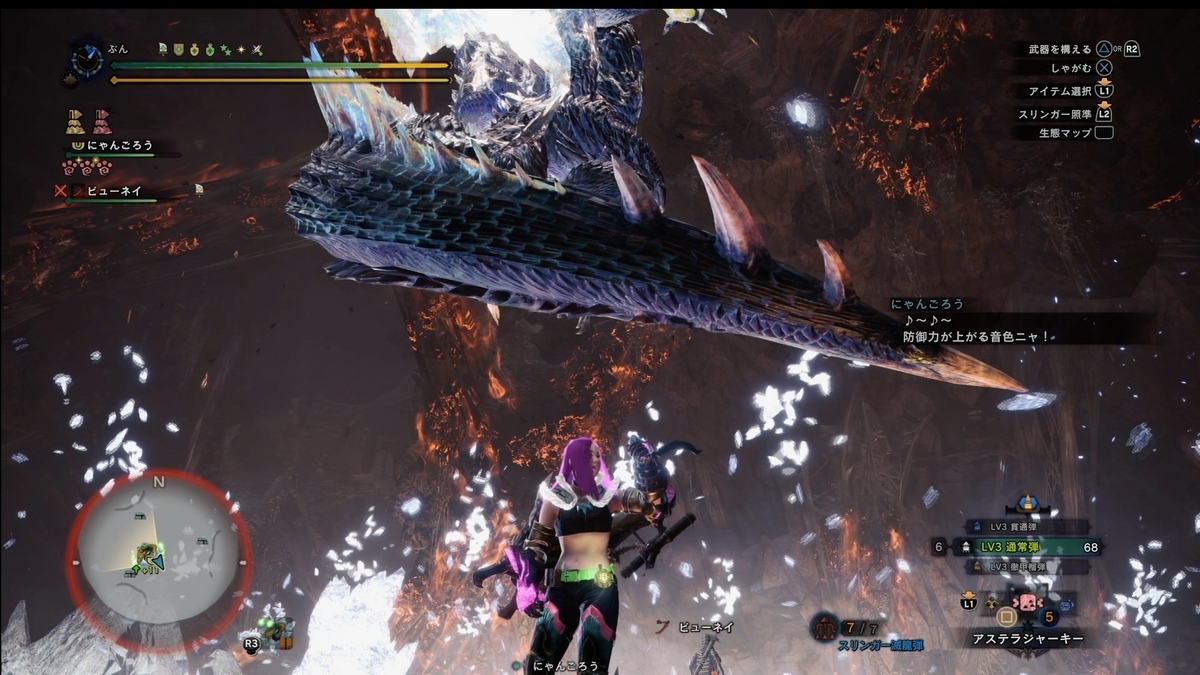Click the ammo pouch icon above ammo list
1200x675 pixels.
(x=1025, y=504)
